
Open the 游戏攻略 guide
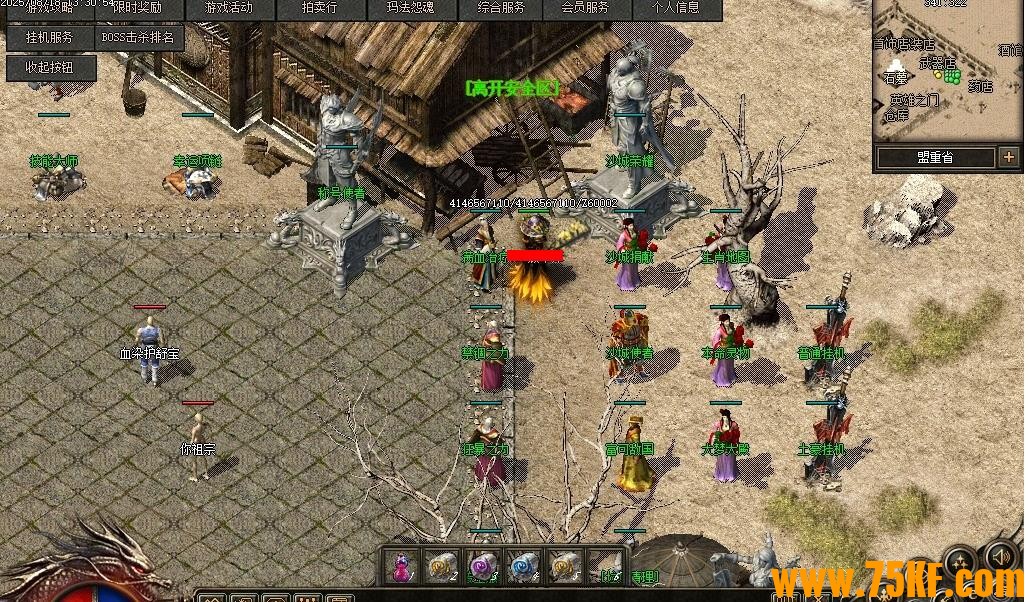pos(50,8)
